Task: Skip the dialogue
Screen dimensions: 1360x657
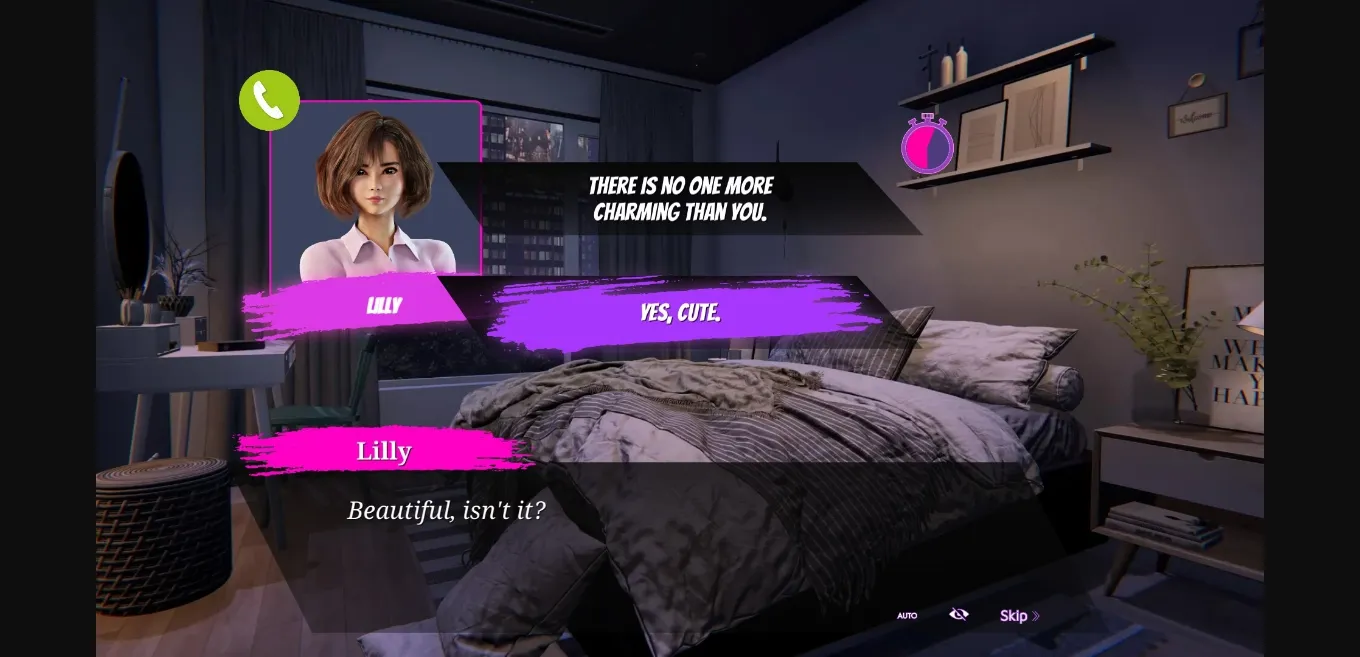Action: [1019, 616]
